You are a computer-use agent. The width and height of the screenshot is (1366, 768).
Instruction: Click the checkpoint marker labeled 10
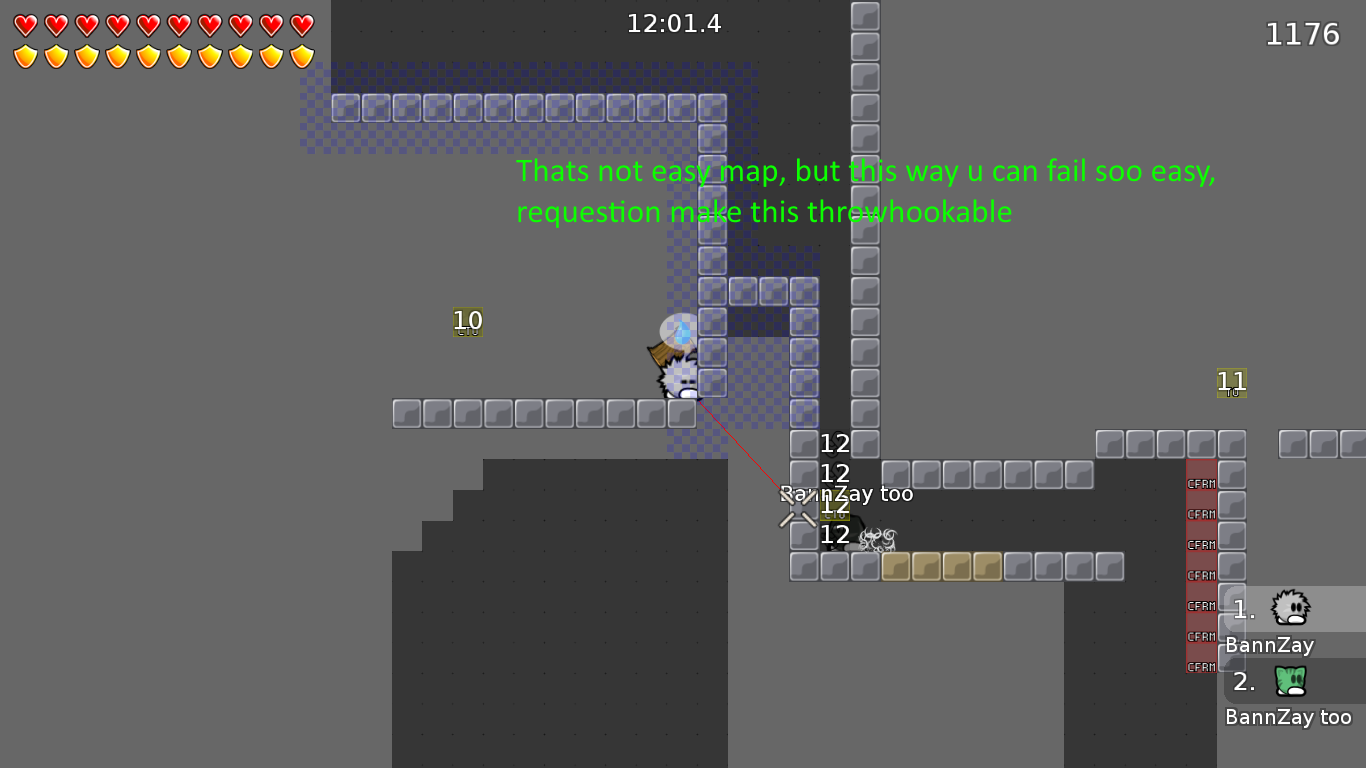[467, 321]
